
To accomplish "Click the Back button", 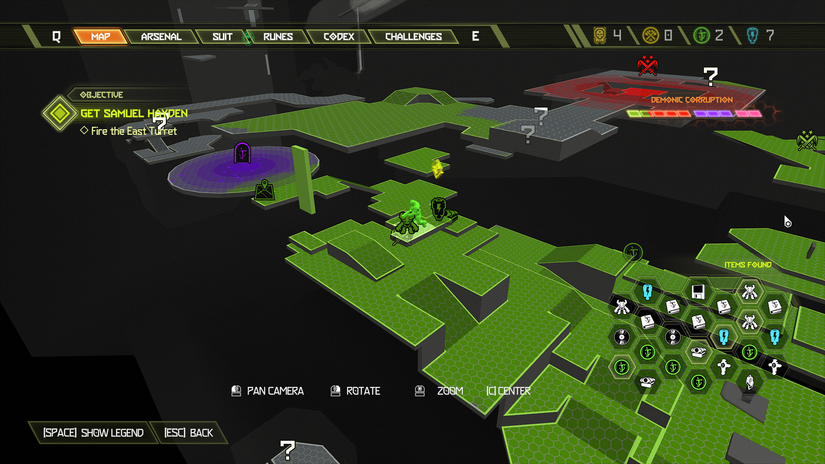I will click(188, 433).
